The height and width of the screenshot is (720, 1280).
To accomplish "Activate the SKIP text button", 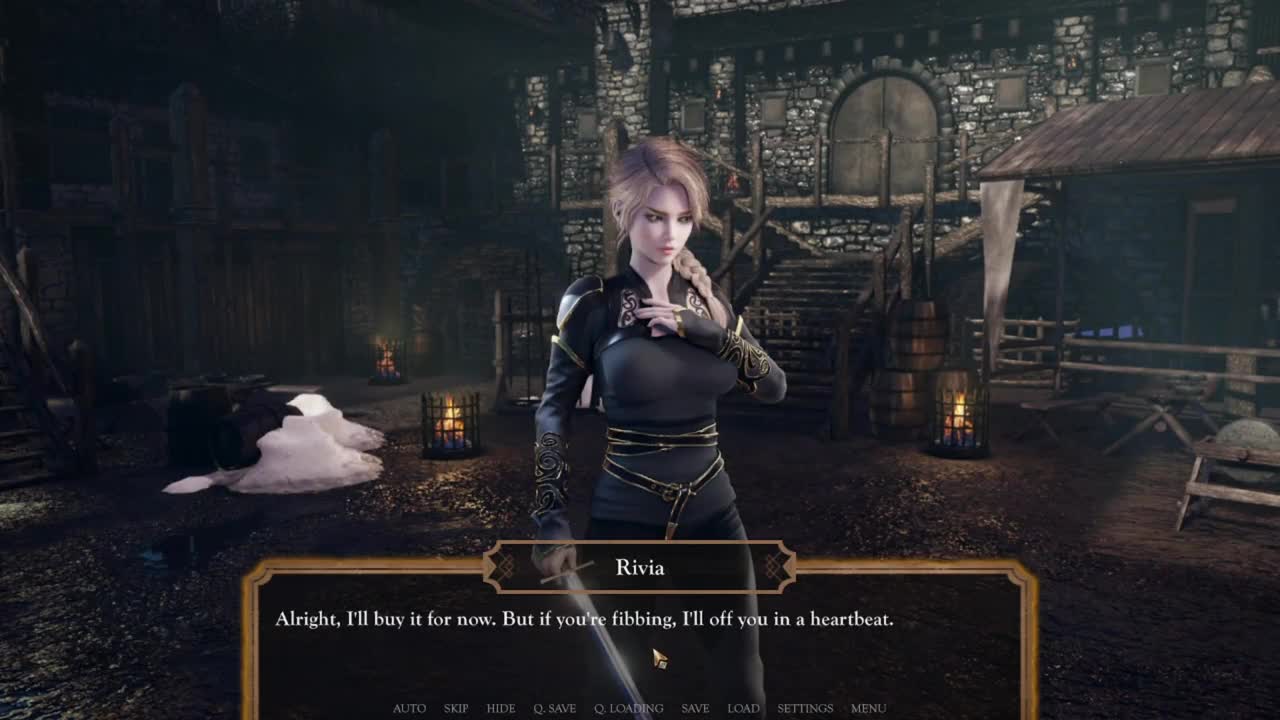I will click(x=456, y=708).
